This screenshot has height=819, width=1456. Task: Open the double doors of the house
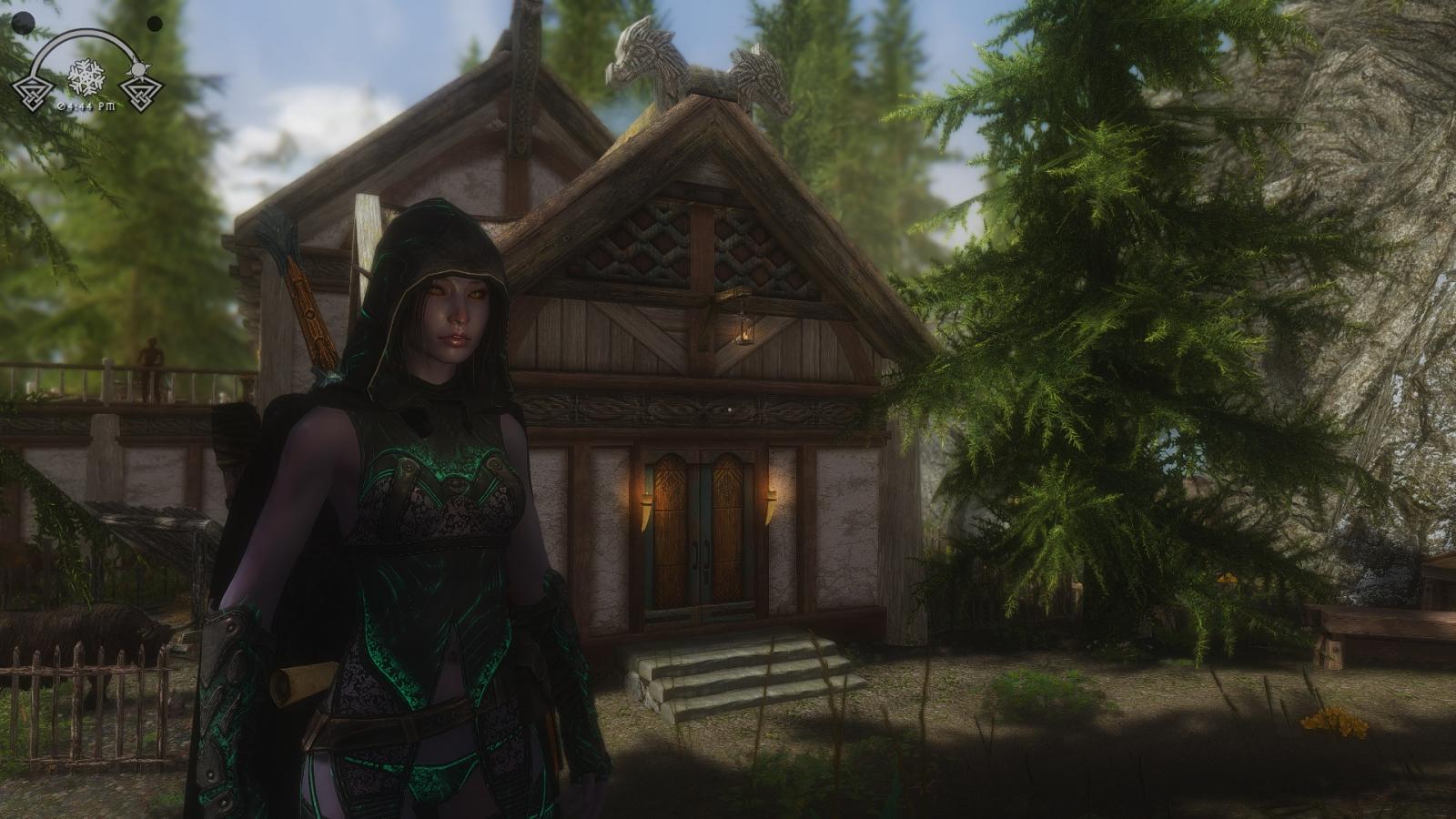point(701,537)
